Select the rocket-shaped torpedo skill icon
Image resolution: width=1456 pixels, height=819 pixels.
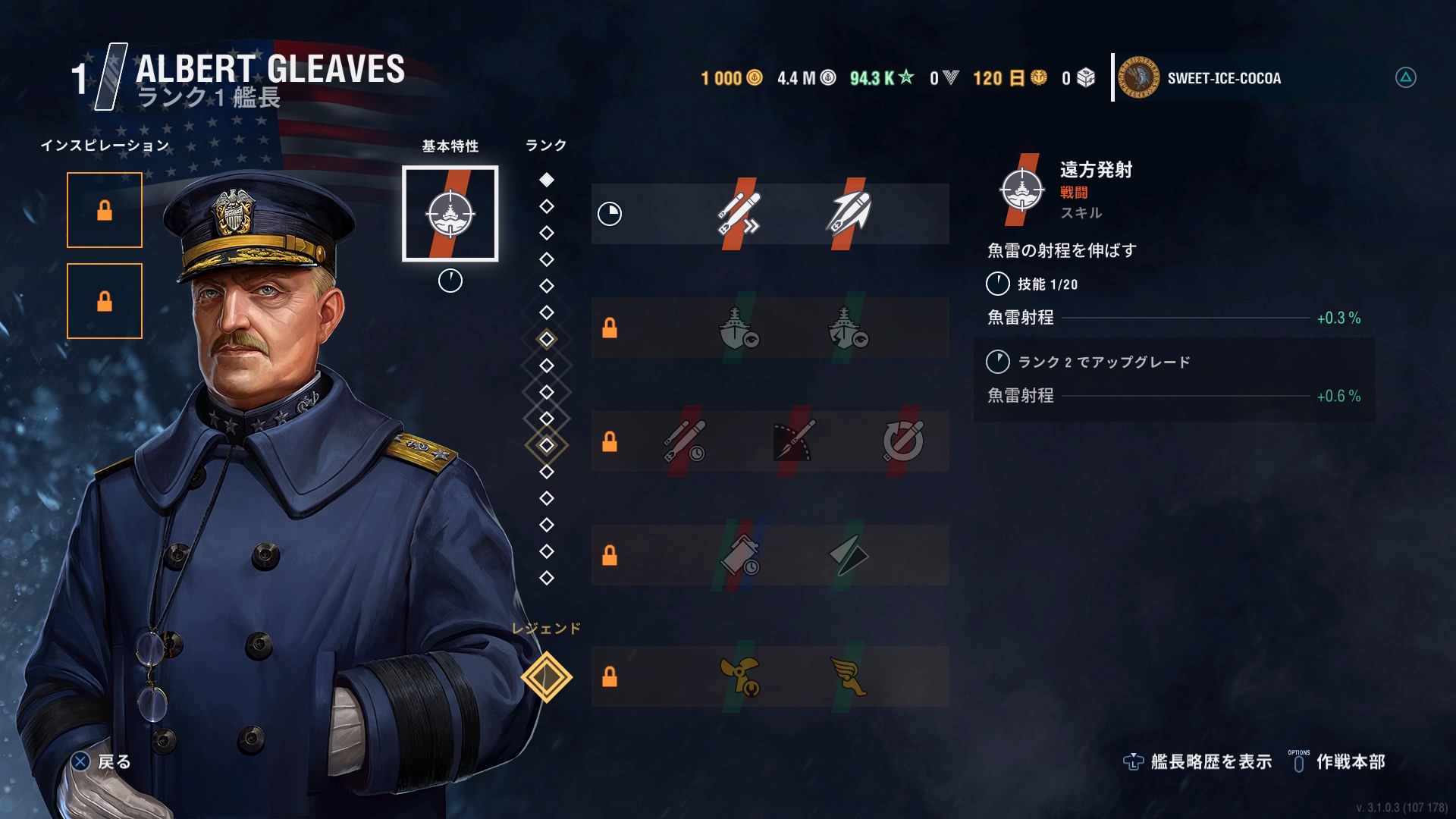click(x=849, y=214)
